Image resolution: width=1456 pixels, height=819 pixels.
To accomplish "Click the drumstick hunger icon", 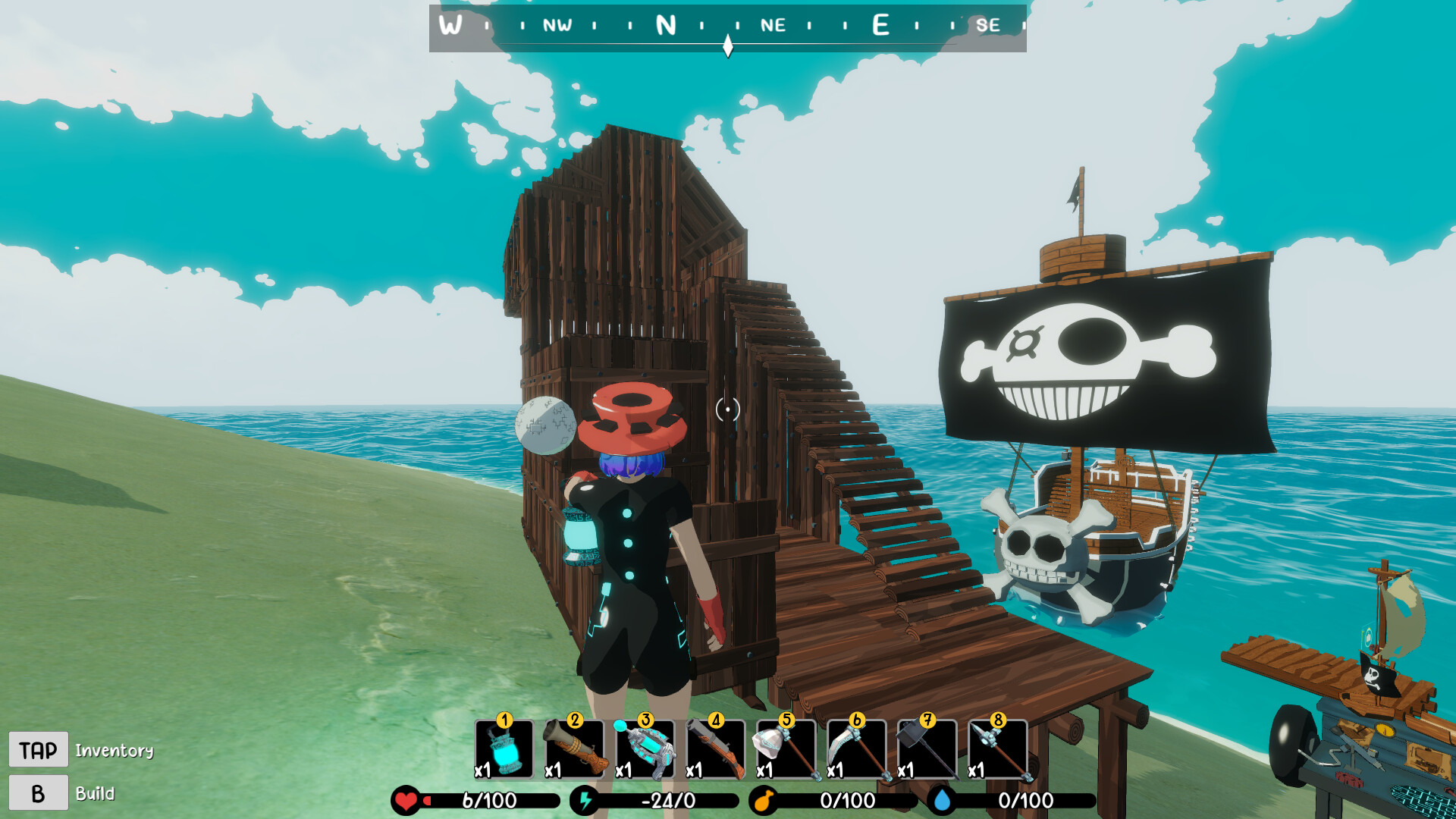I will coord(764,799).
